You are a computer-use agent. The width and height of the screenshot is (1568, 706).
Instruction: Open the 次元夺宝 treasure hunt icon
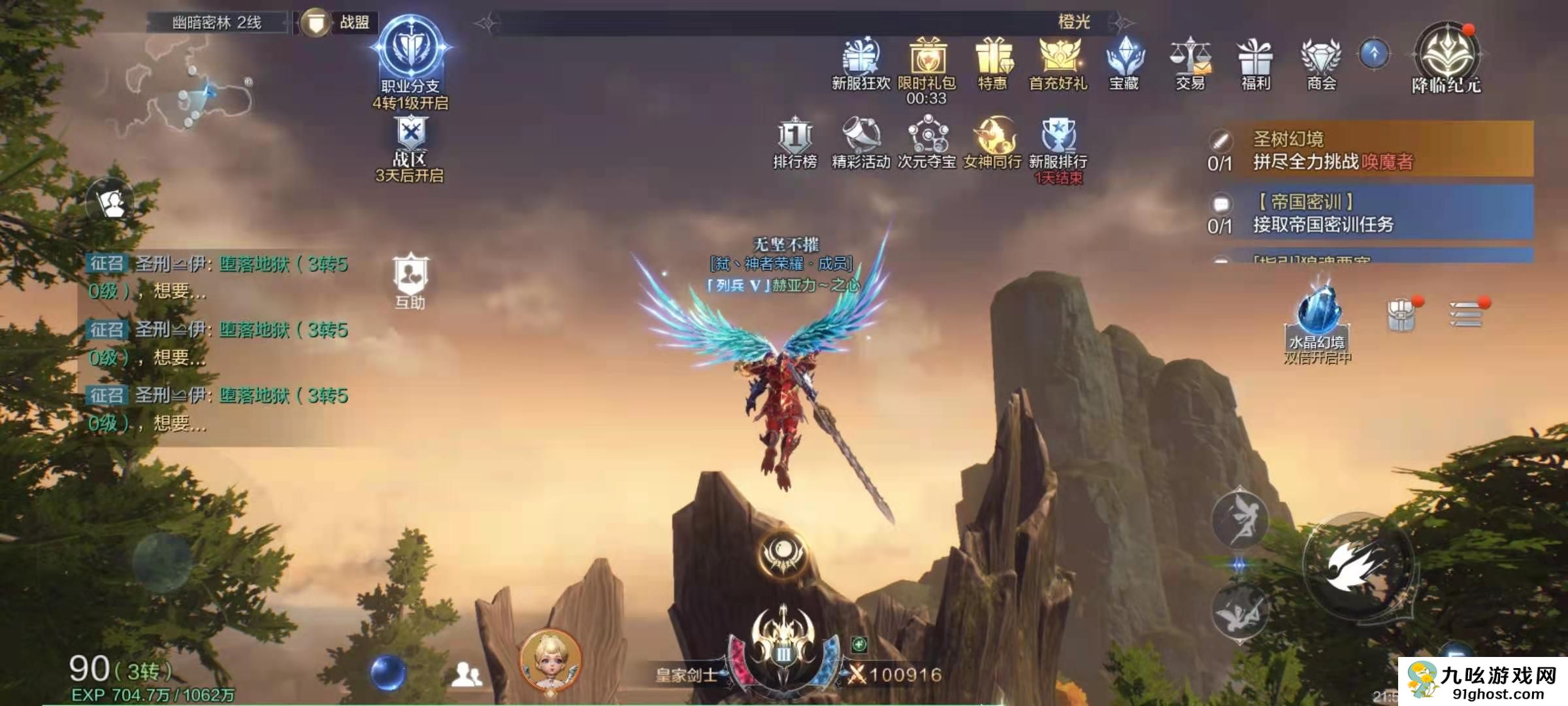coord(926,139)
